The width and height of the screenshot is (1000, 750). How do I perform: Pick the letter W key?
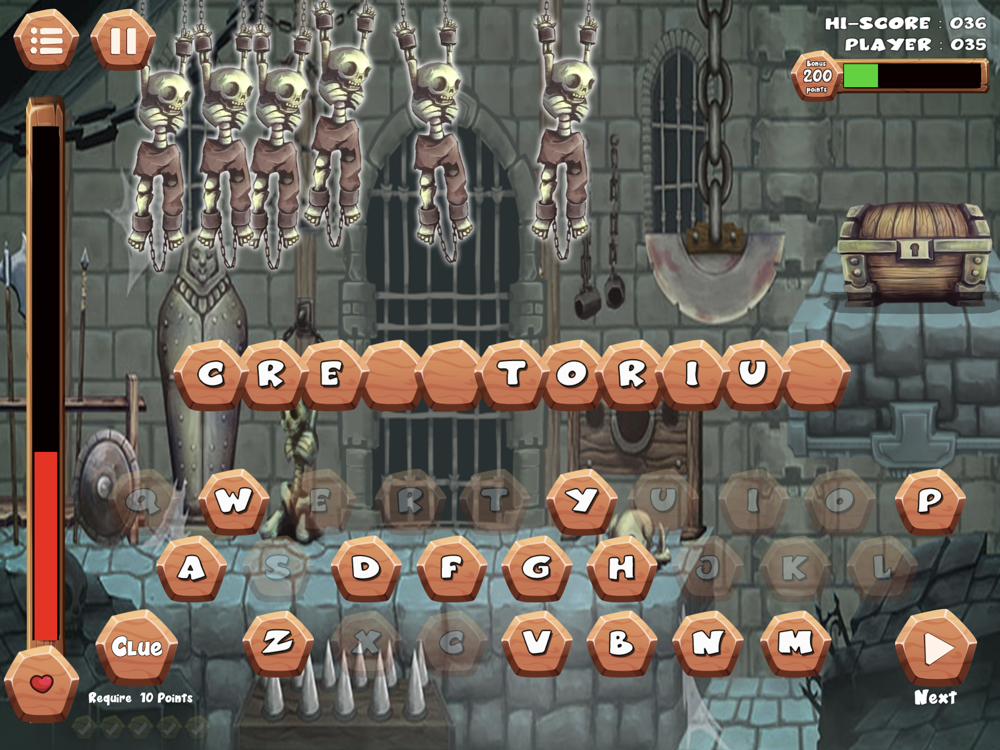(x=233, y=502)
